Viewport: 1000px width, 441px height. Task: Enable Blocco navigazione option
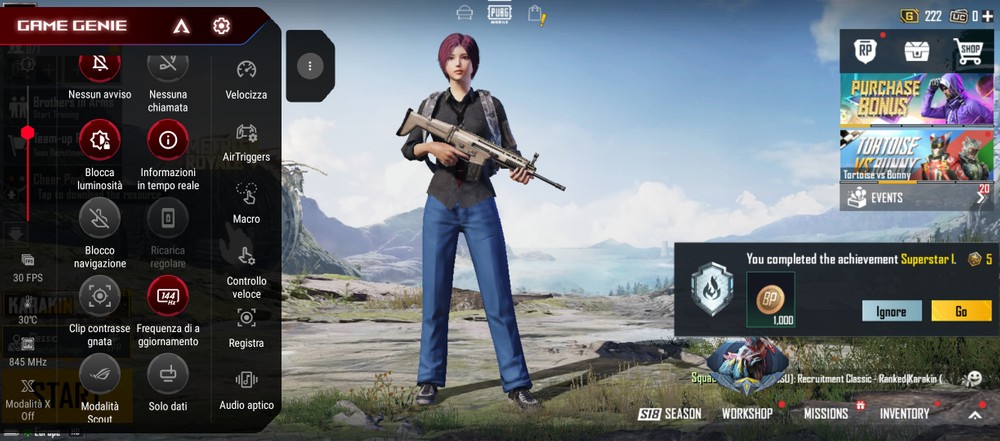click(x=99, y=219)
